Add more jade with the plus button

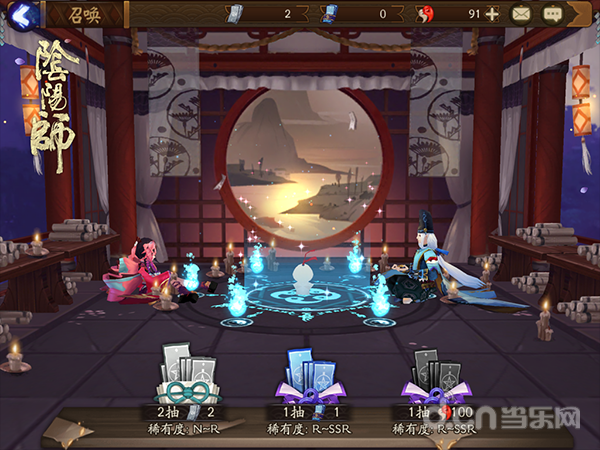coord(492,14)
